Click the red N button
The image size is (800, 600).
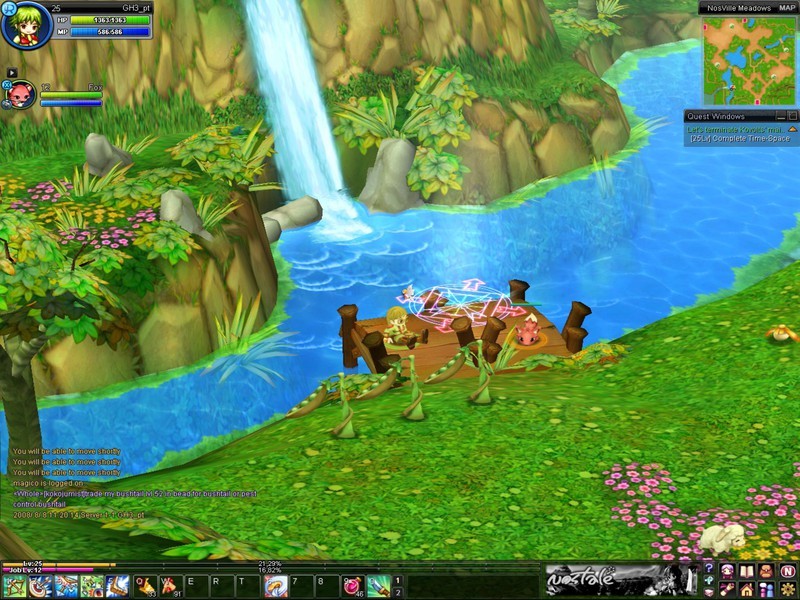787,570
